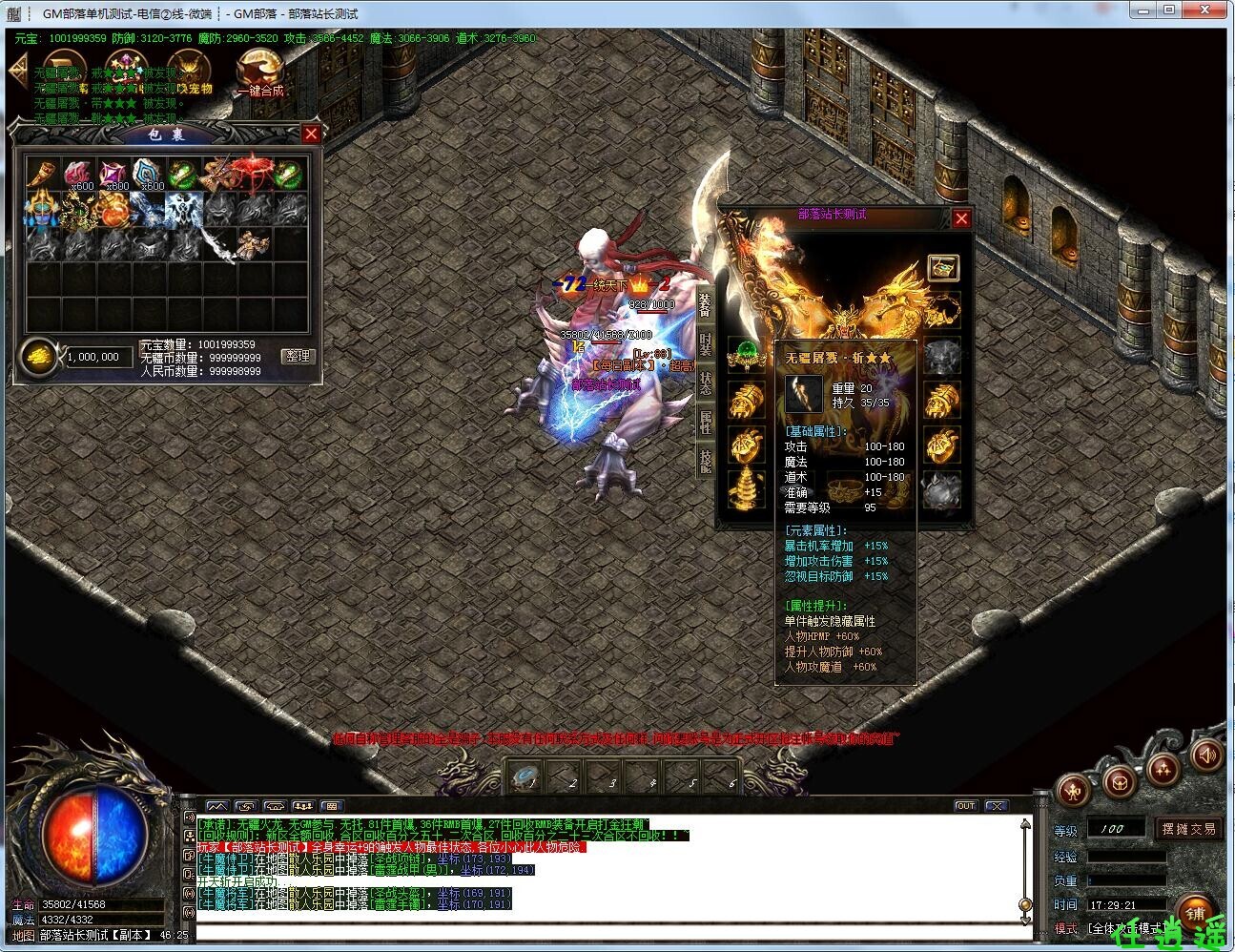Click the 整理 sort button in the bag
This screenshot has width=1235, height=952.
pyautogui.click(x=298, y=356)
